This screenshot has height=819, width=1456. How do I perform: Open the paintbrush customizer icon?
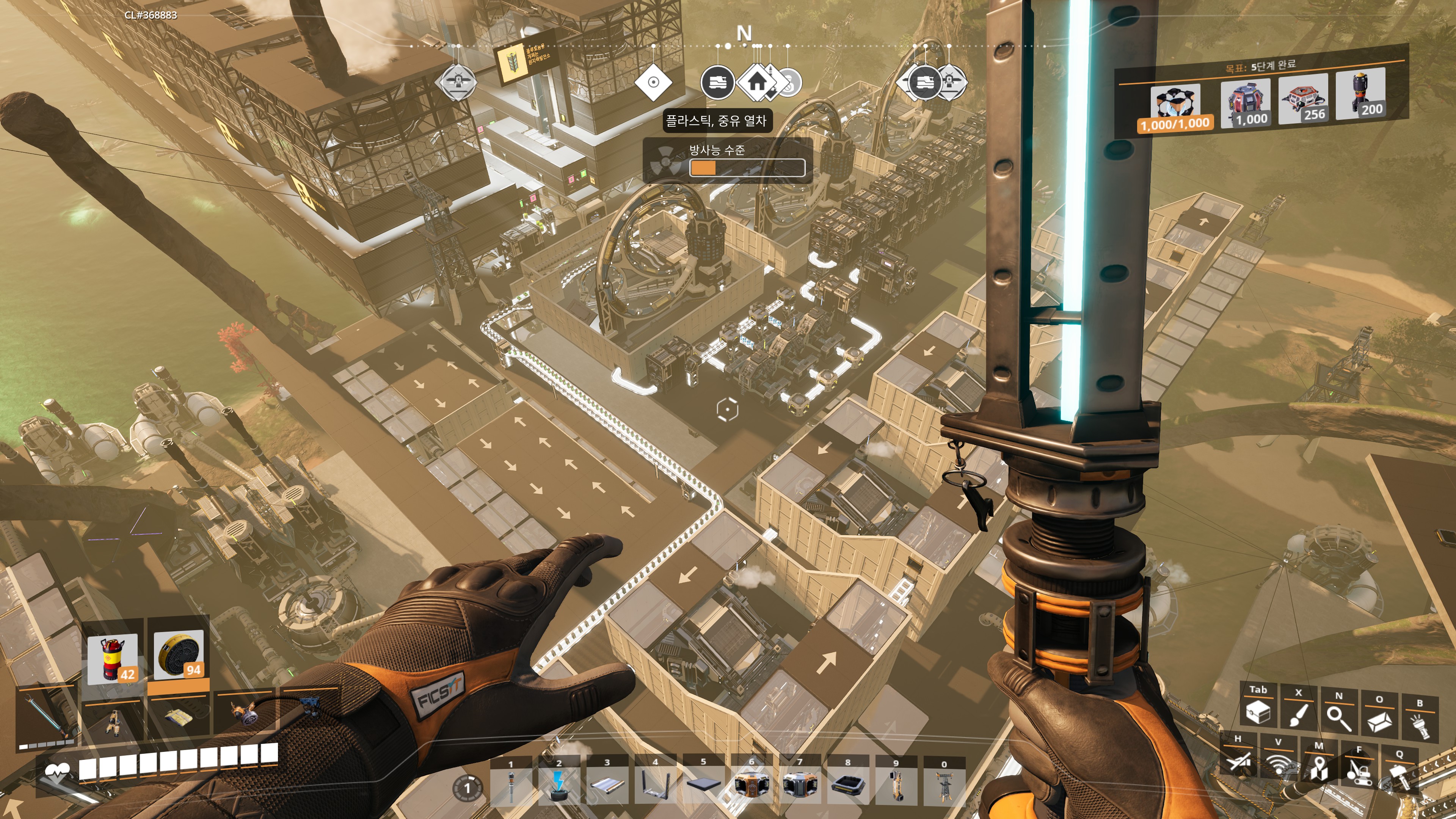click(1299, 714)
